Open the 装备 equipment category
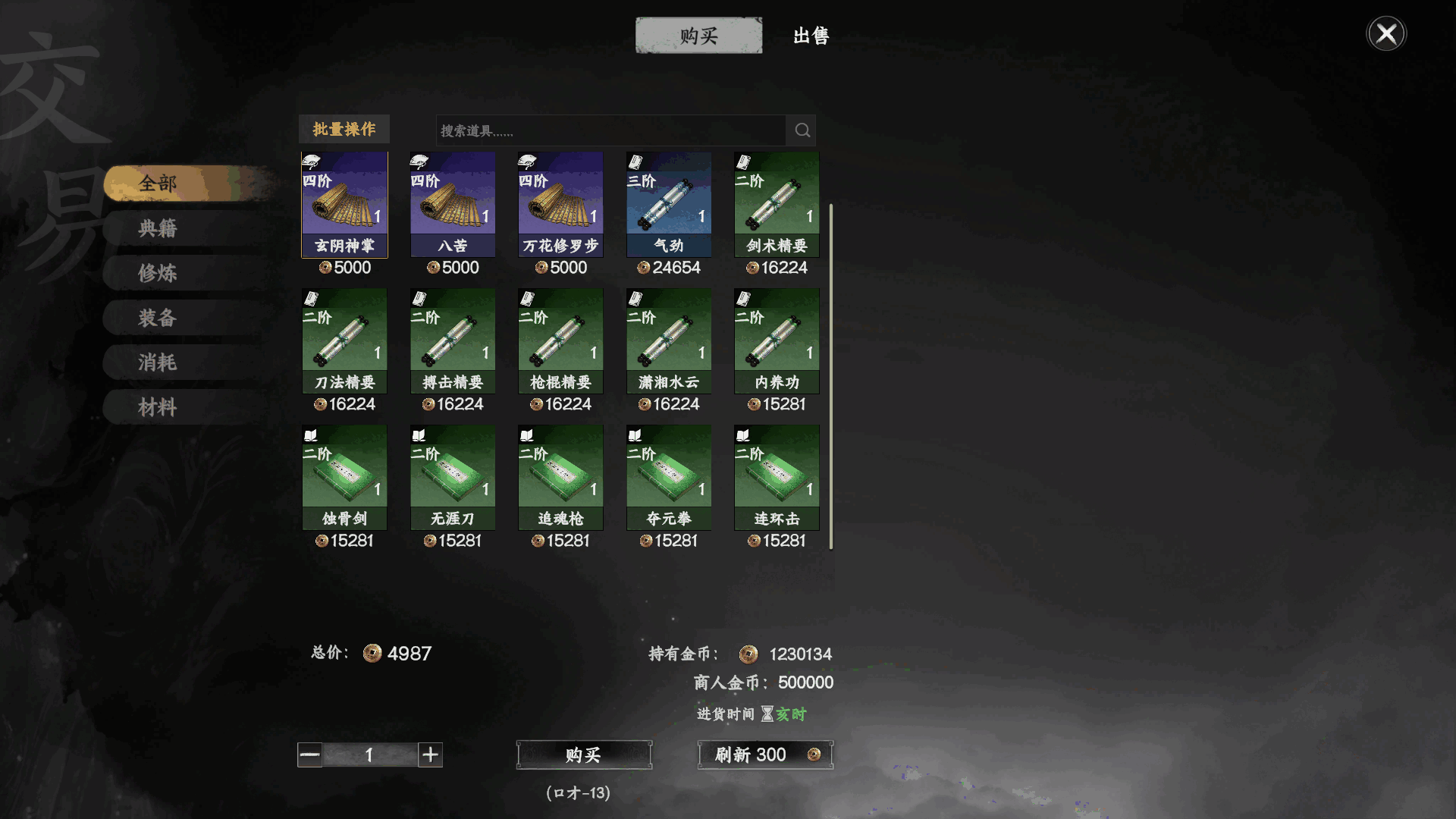The width and height of the screenshot is (1456, 819). [158, 318]
